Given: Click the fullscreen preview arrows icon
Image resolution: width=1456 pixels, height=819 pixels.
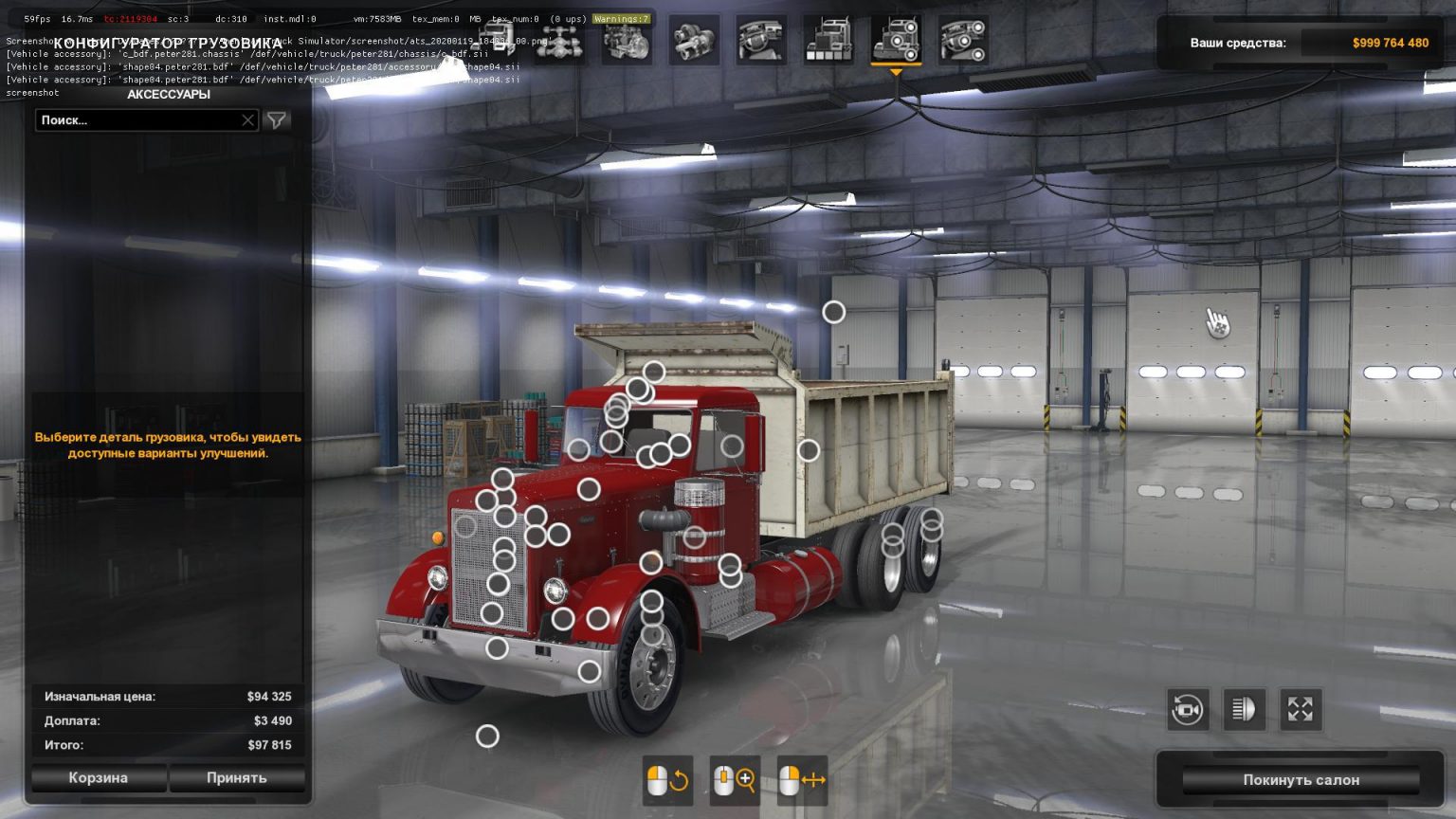Looking at the screenshot, I should point(1301,709).
